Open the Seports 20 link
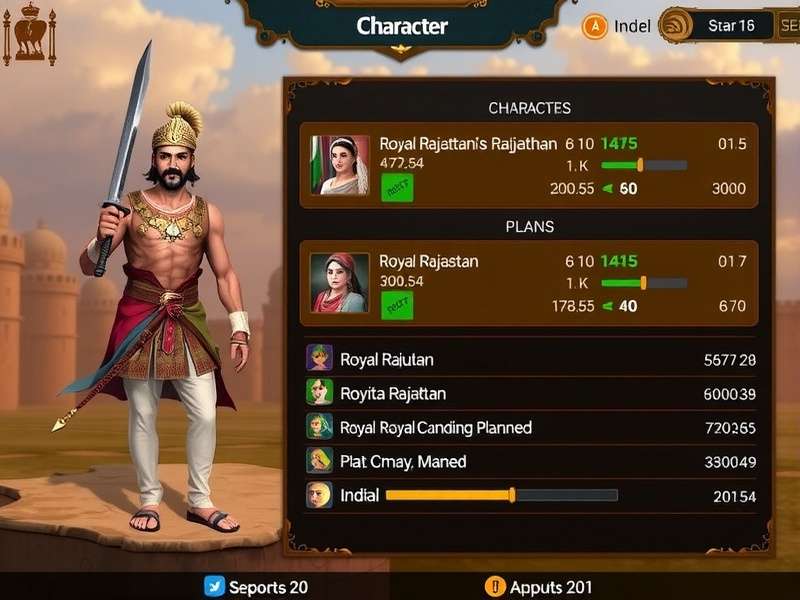This screenshot has width=800, height=600. click(256, 587)
